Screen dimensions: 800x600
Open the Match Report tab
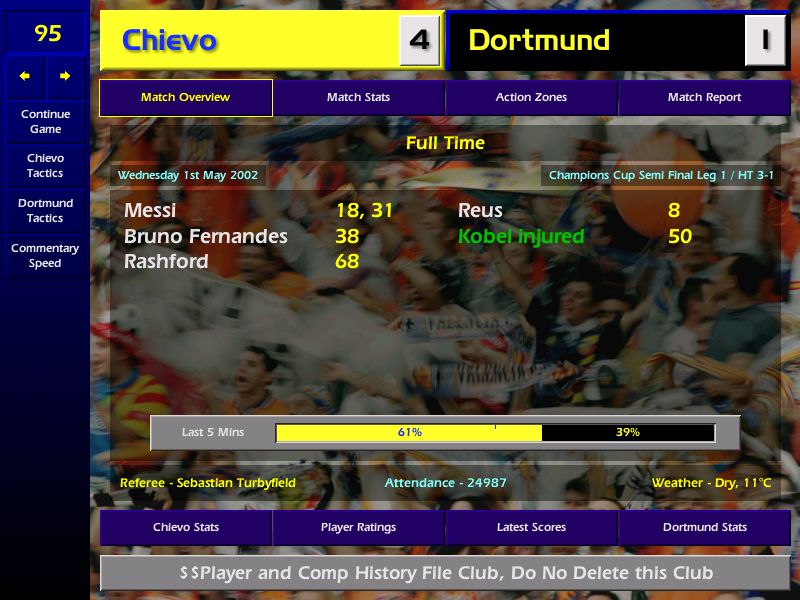coord(704,98)
